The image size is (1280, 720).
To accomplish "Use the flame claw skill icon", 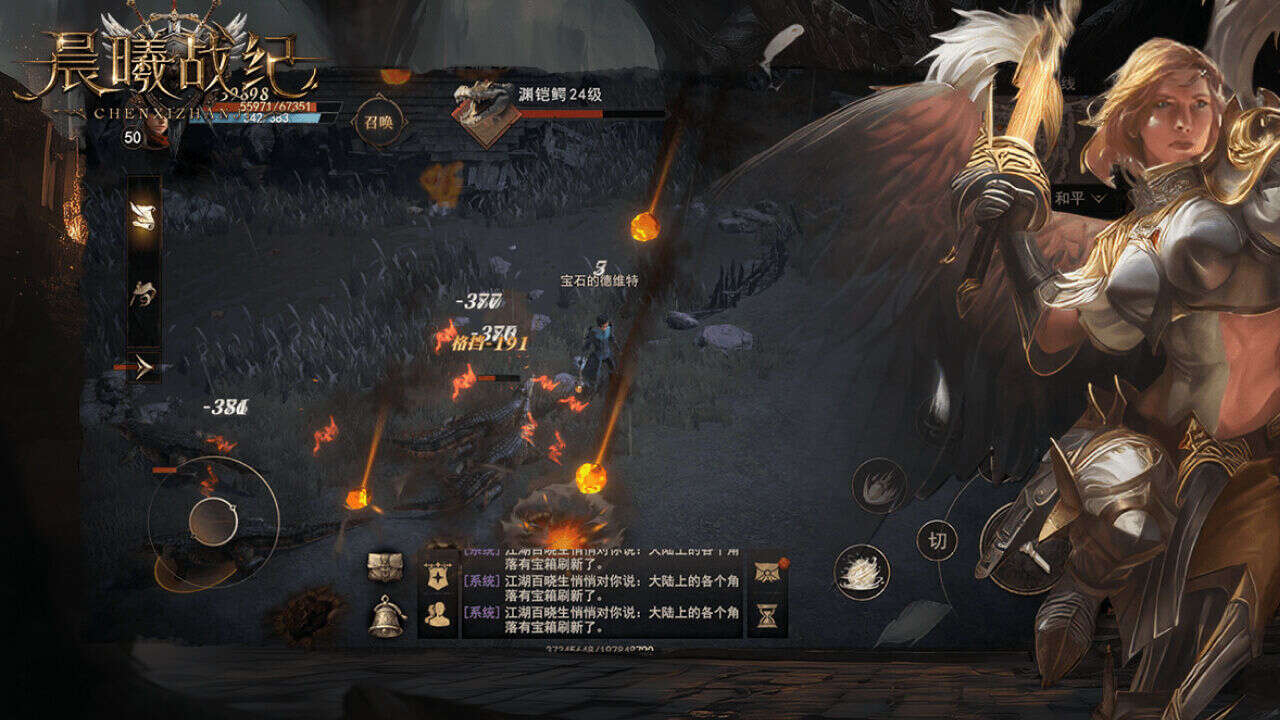I will click(879, 485).
